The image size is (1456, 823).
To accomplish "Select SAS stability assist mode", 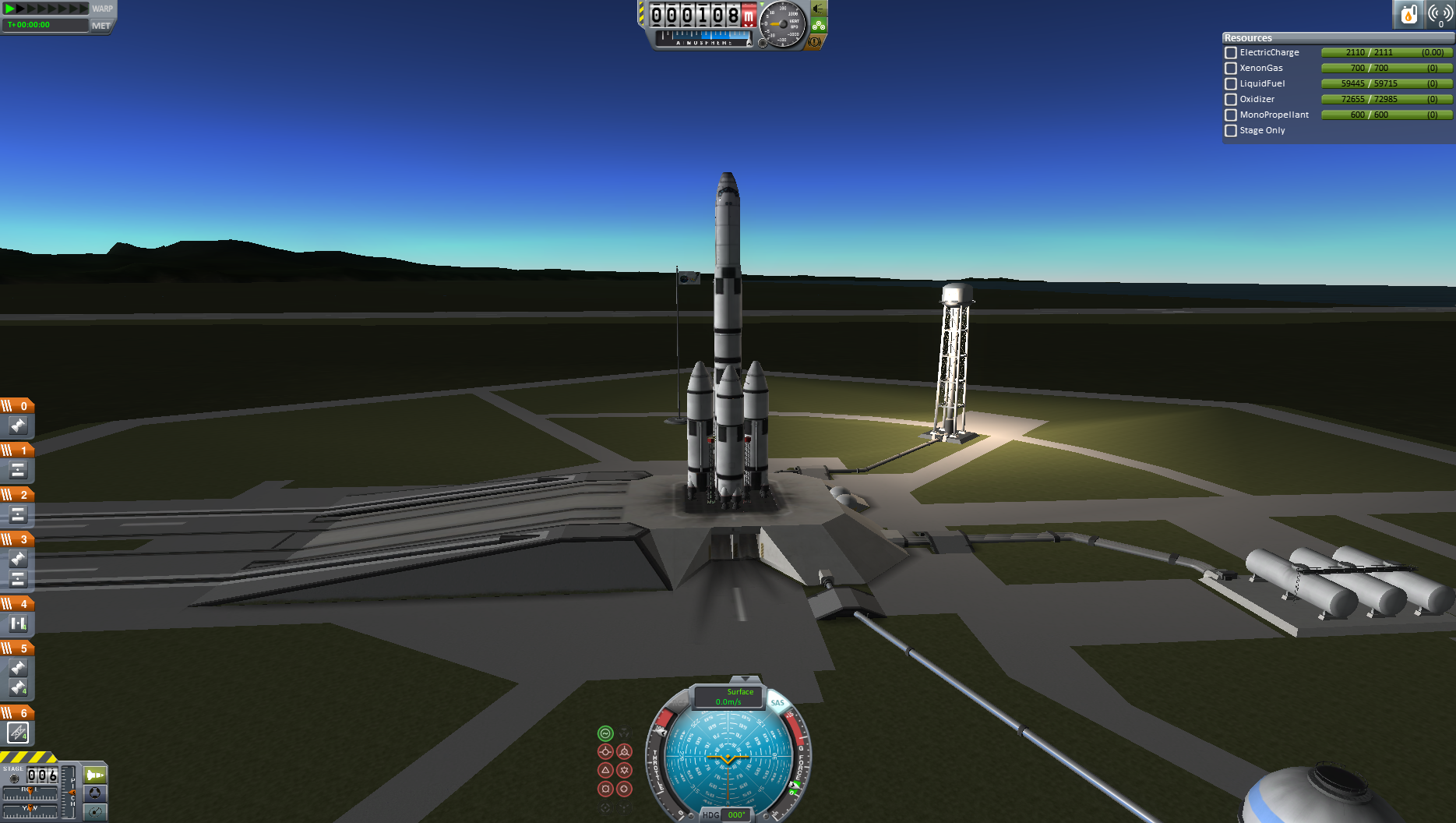I will [x=605, y=733].
